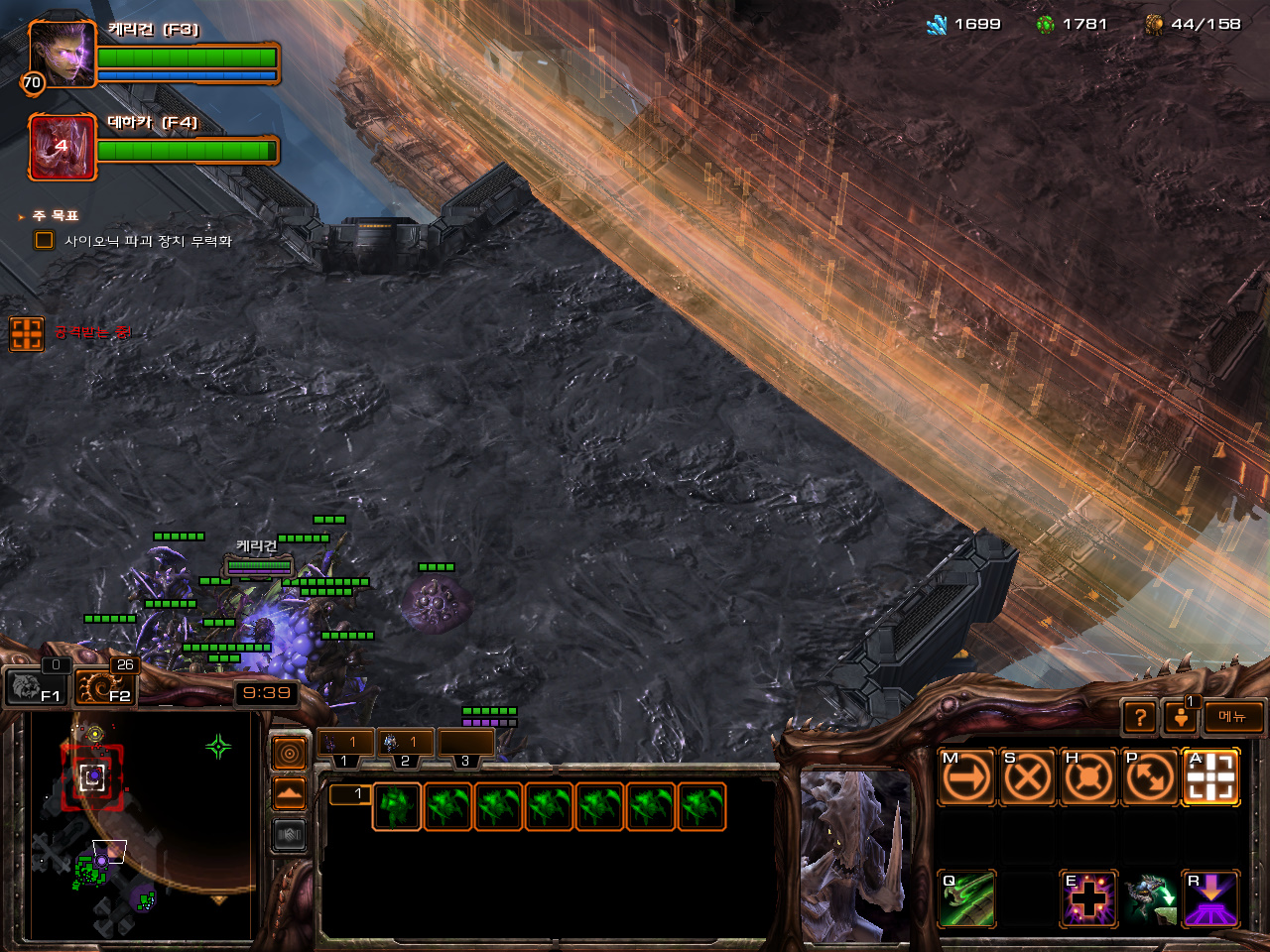Screen dimensions: 1270x952
Task: Activate the Hold Position command
Action: (x=1088, y=777)
